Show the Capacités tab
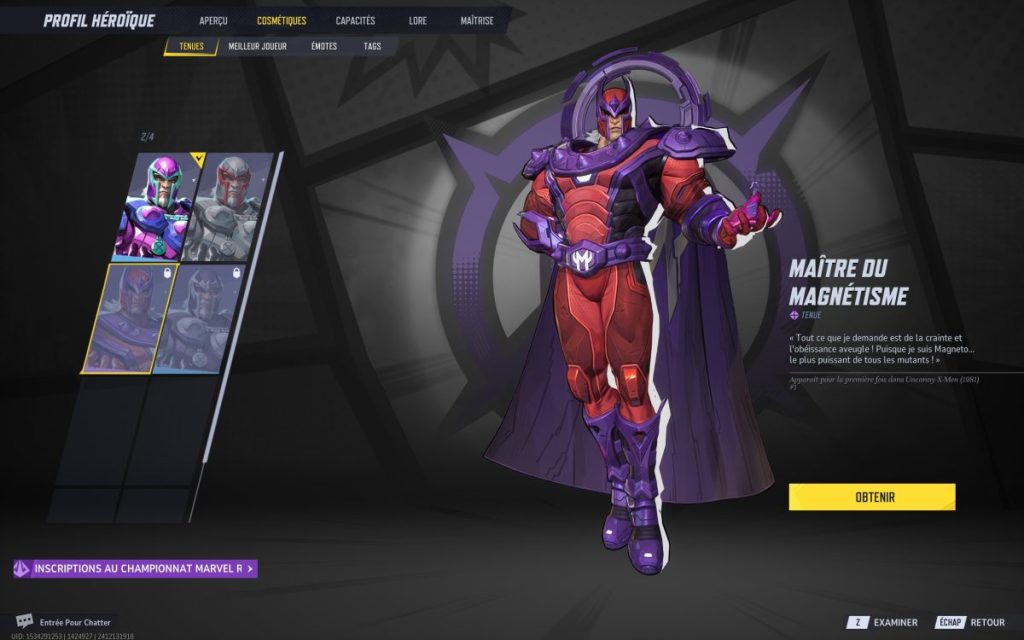The width and height of the screenshot is (1024, 640). (355, 20)
